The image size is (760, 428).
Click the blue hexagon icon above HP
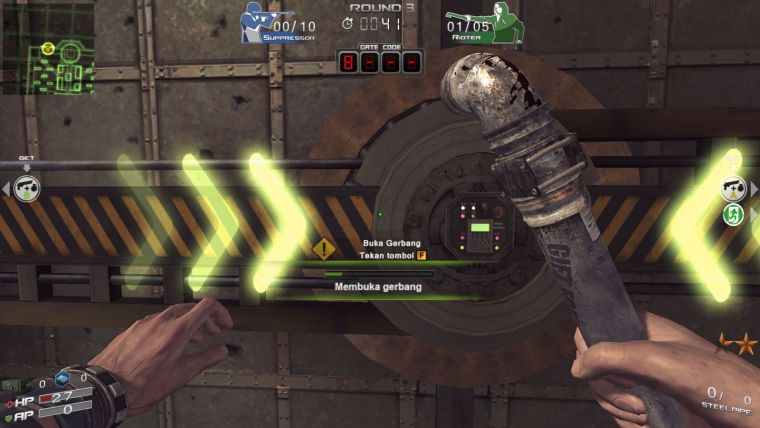[63, 378]
